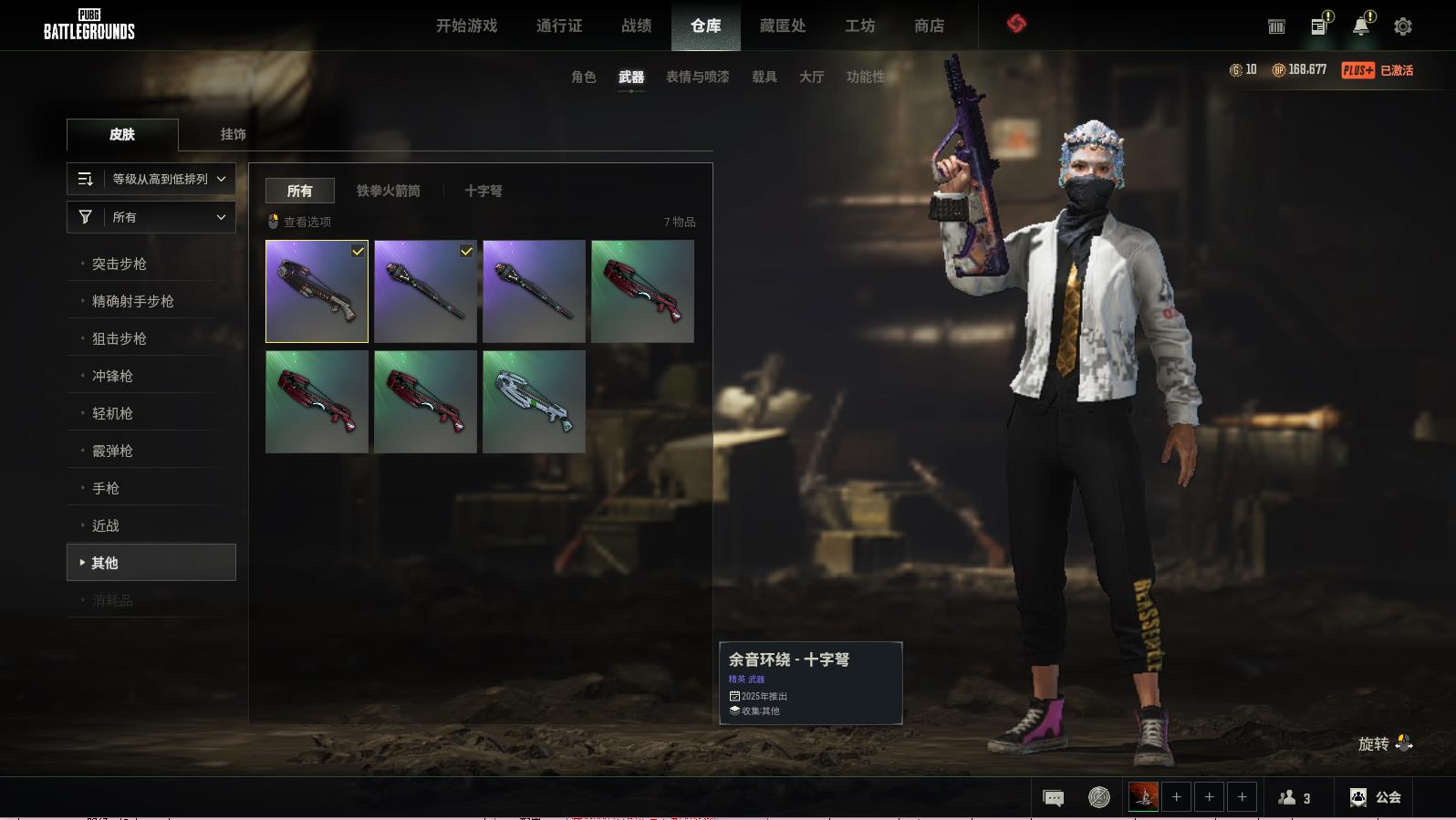
Task: Switch to the 载具 sub-tab
Action: coord(764,77)
